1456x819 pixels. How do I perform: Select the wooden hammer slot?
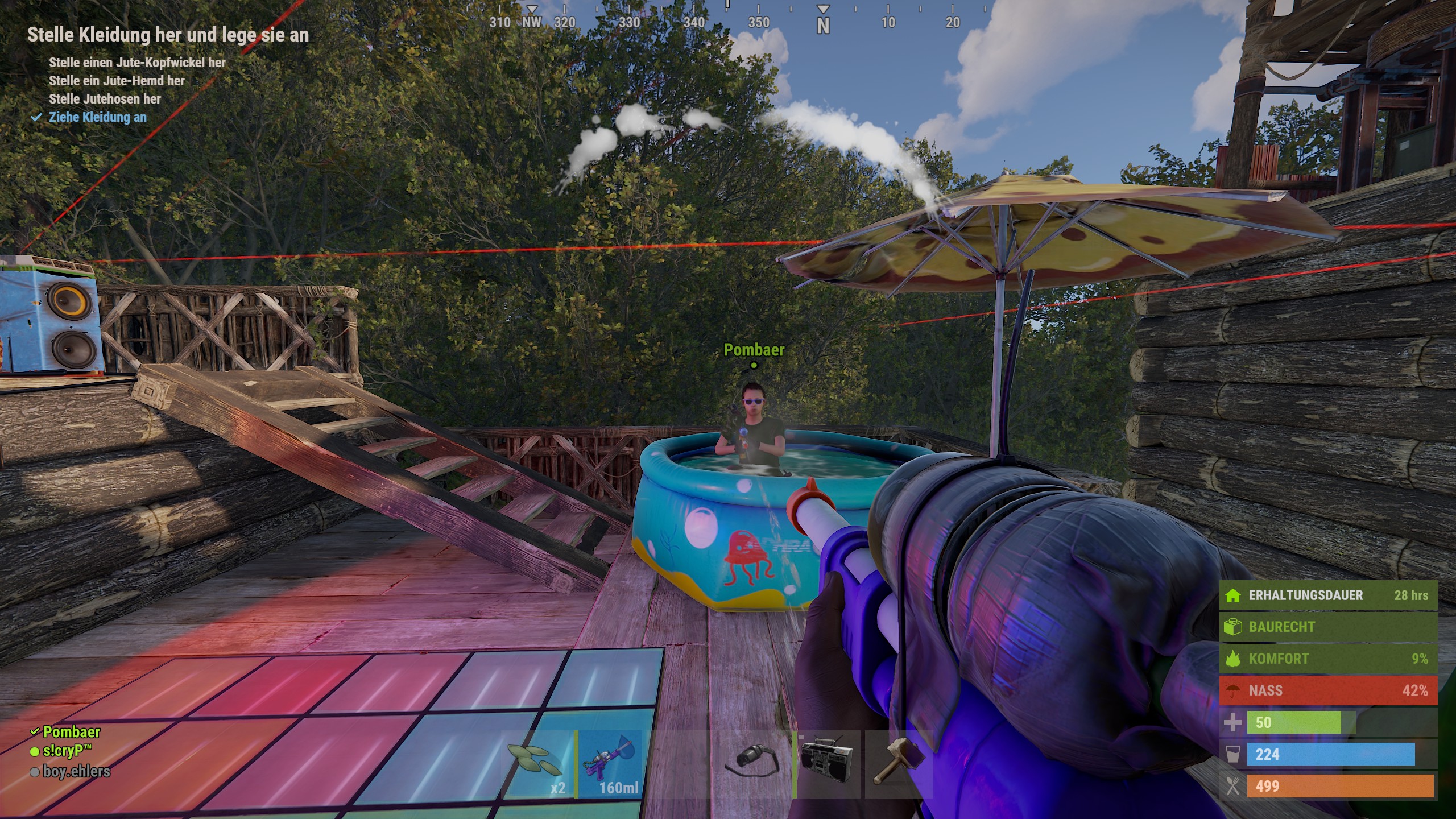tap(897, 764)
